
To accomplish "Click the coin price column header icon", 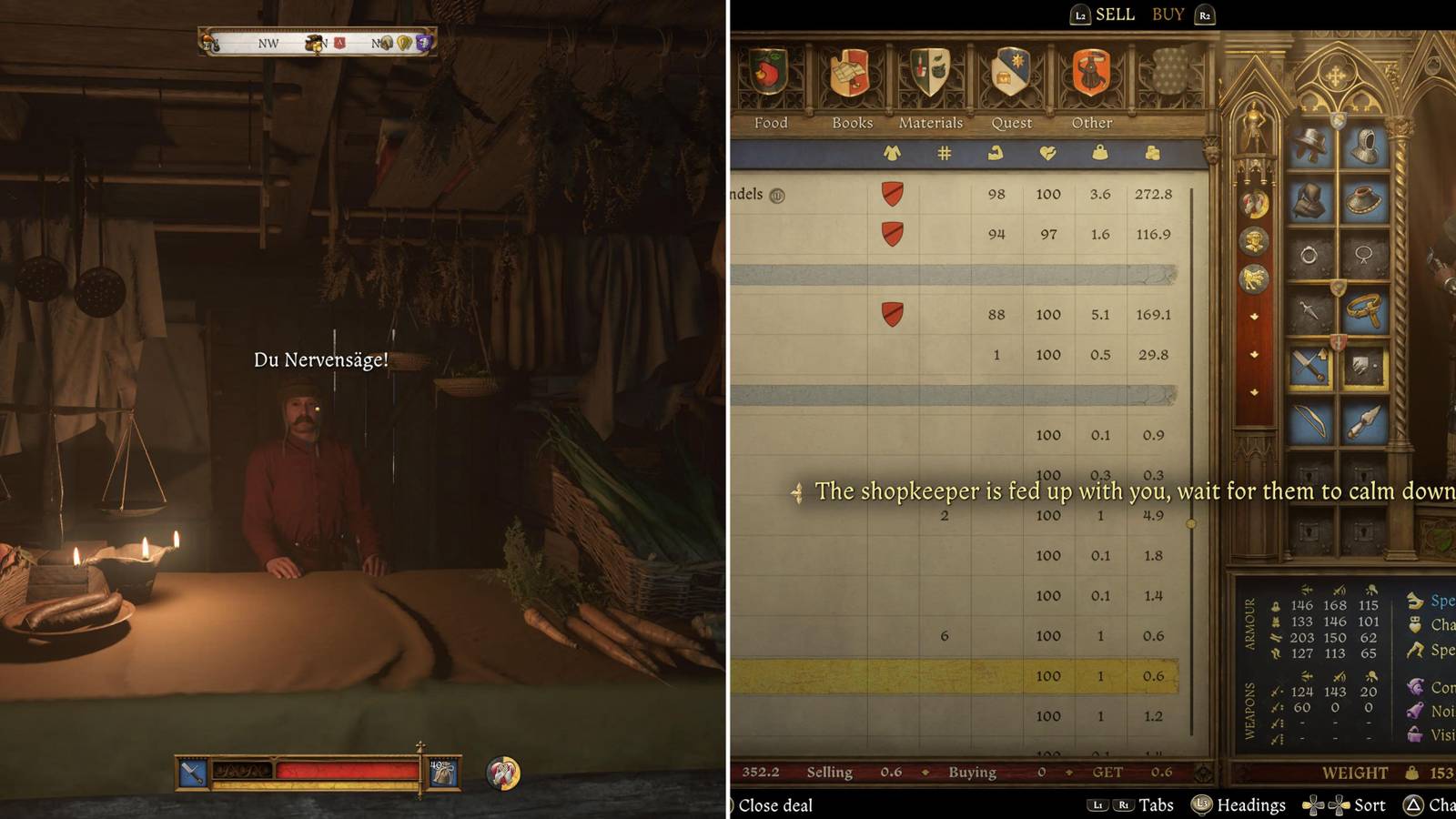I will point(1153,153).
